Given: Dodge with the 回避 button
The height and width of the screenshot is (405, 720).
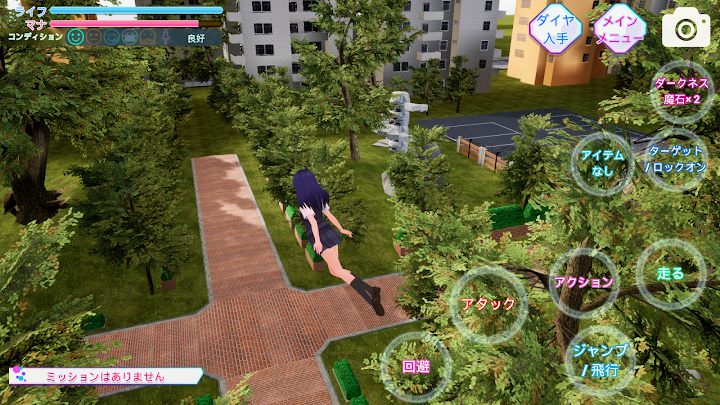Looking at the screenshot, I should (x=416, y=366).
